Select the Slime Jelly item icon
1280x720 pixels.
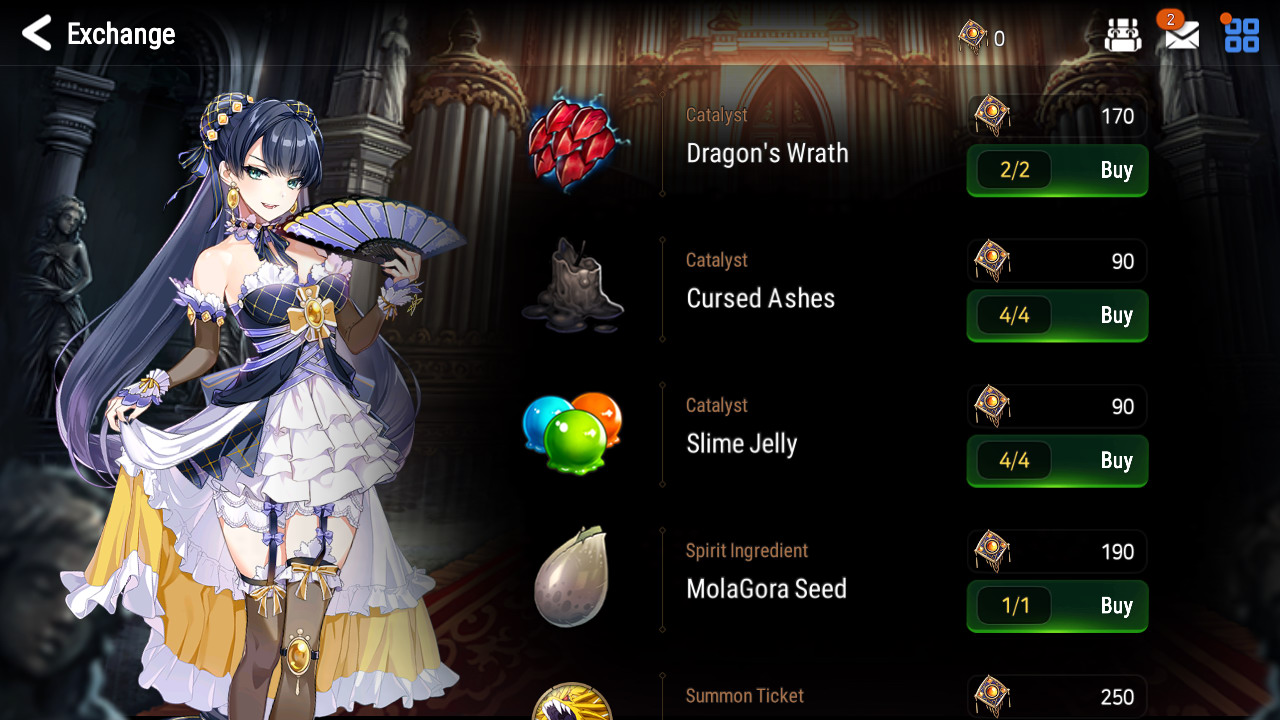click(572, 432)
